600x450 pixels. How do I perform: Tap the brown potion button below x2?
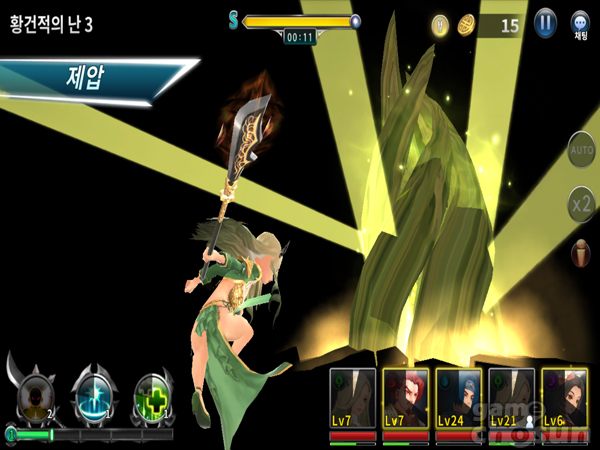581,253
